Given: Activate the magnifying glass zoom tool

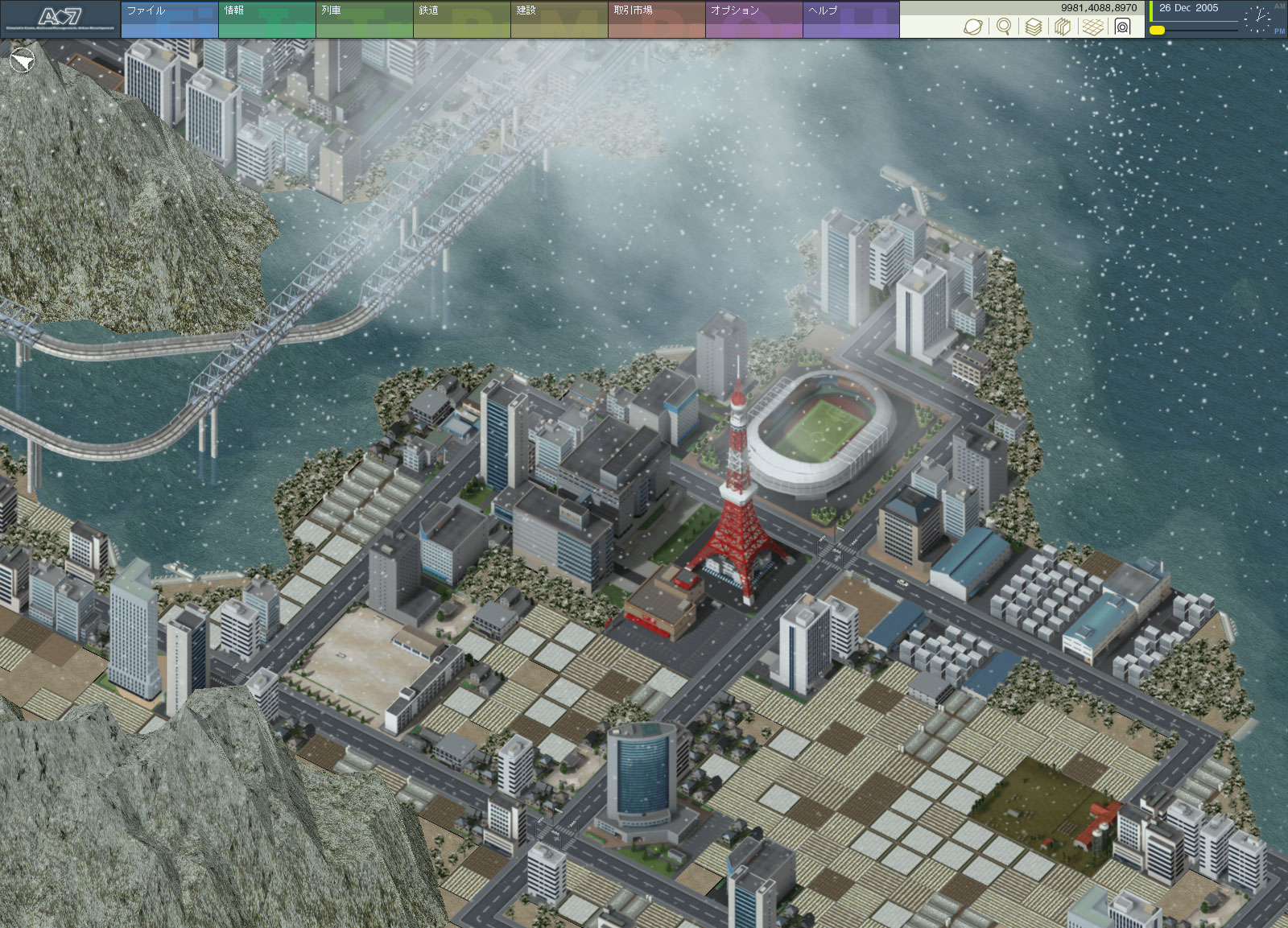Looking at the screenshot, I should 1004,27.
